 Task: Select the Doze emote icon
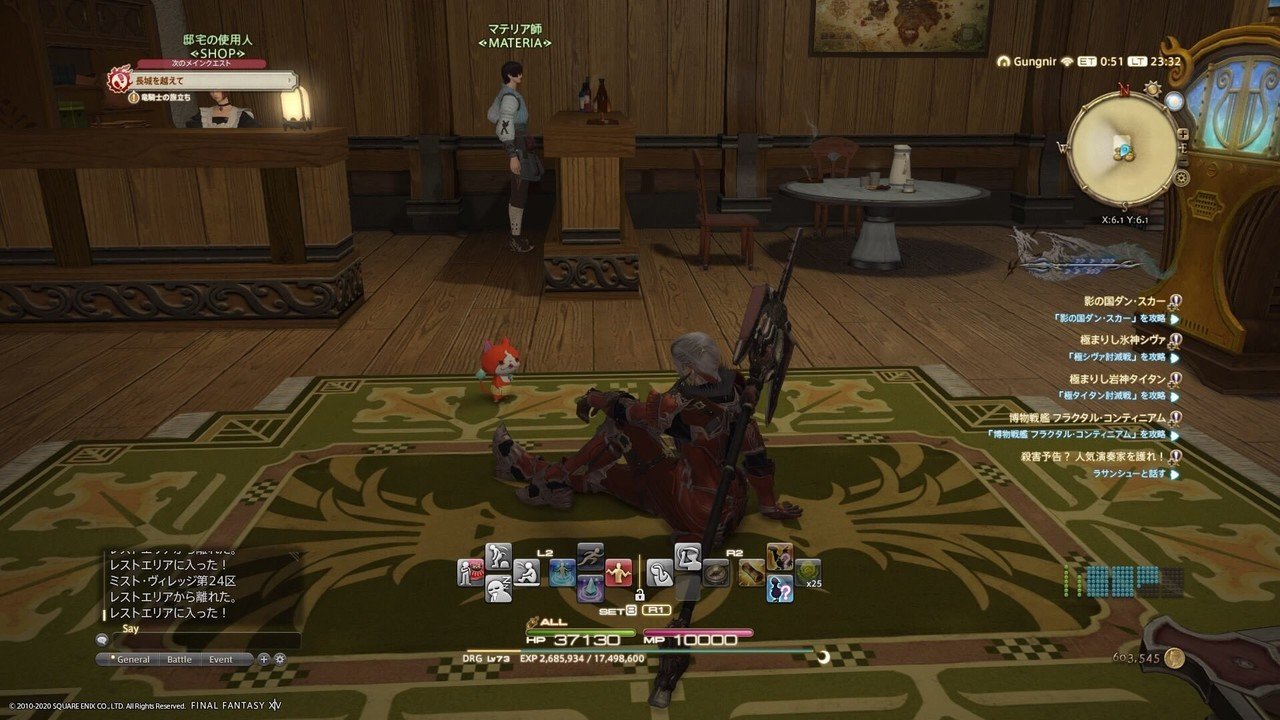coord(496,589)
